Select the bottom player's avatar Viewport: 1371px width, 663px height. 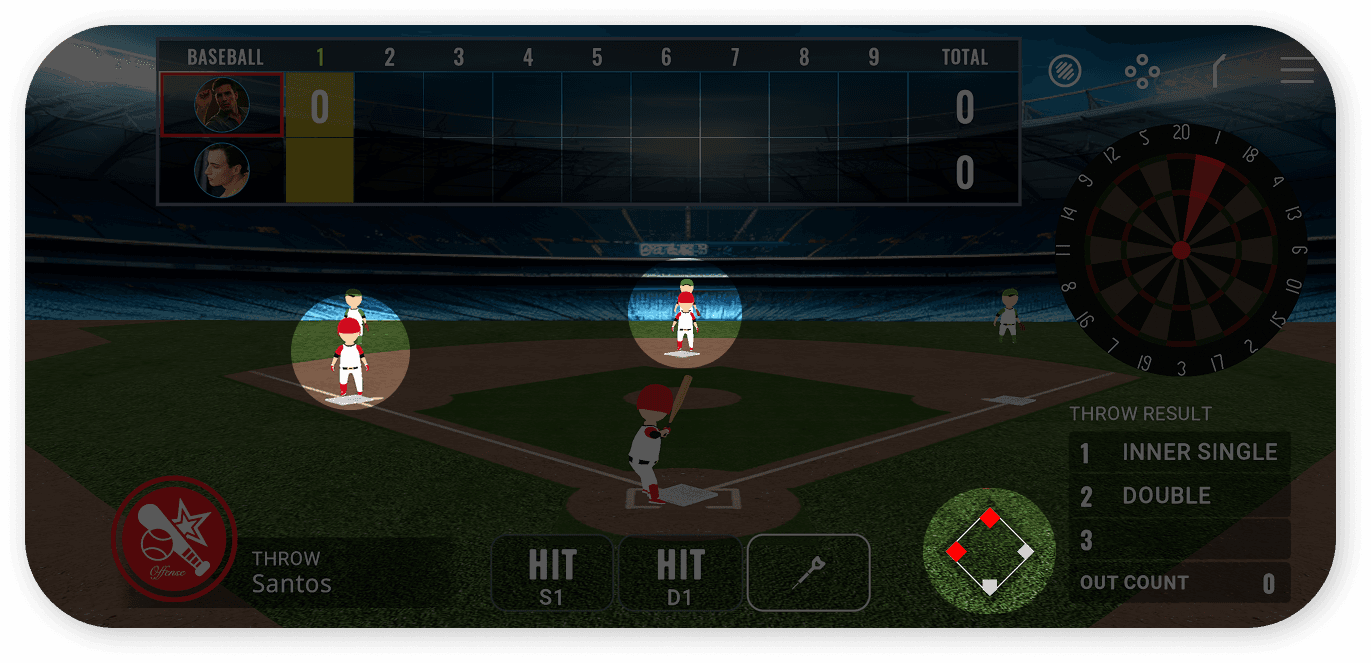click(221, 170)
